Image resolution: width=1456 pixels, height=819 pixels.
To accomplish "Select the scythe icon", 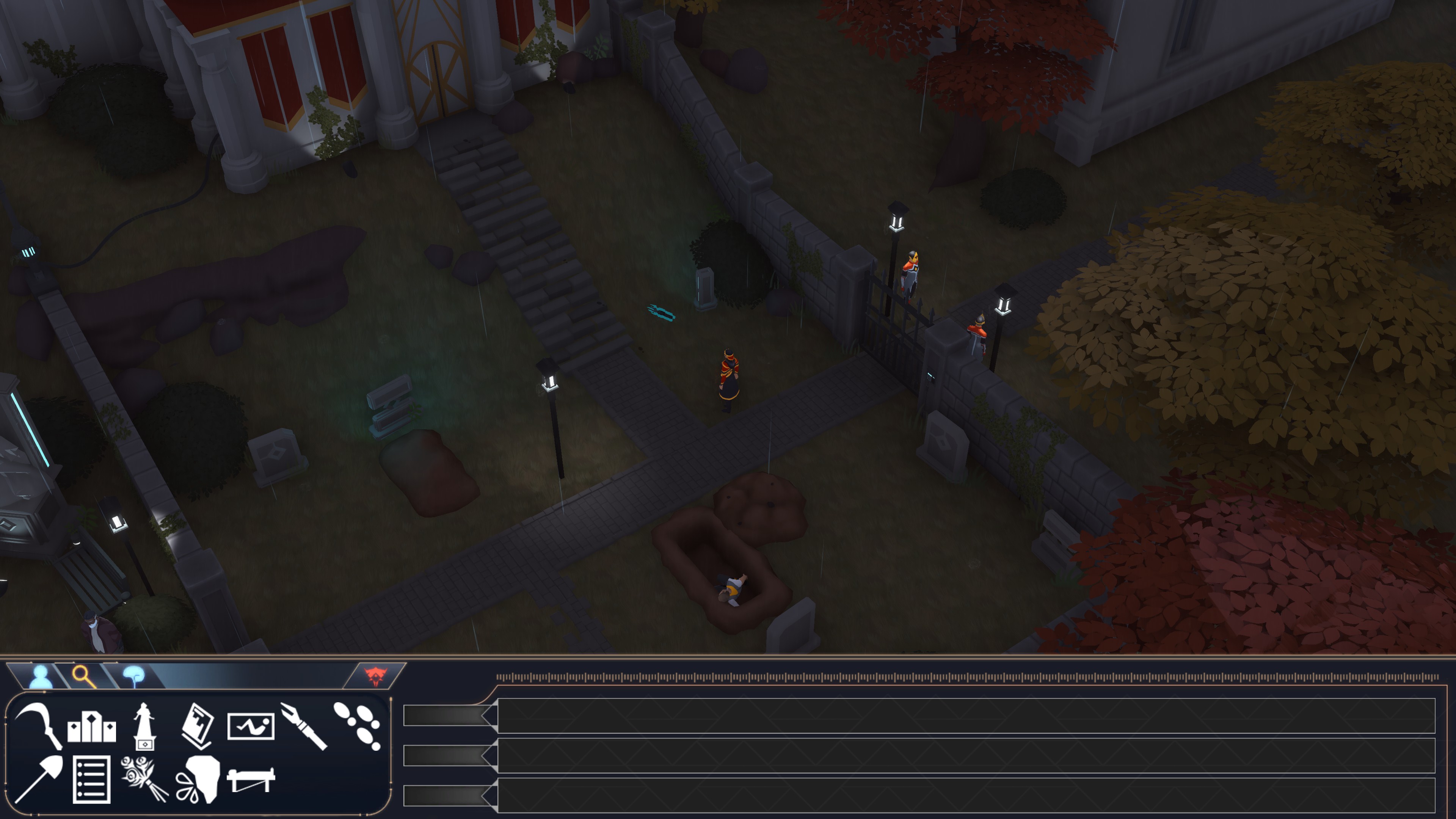I will pyautogui.click(x=38, y=726).
